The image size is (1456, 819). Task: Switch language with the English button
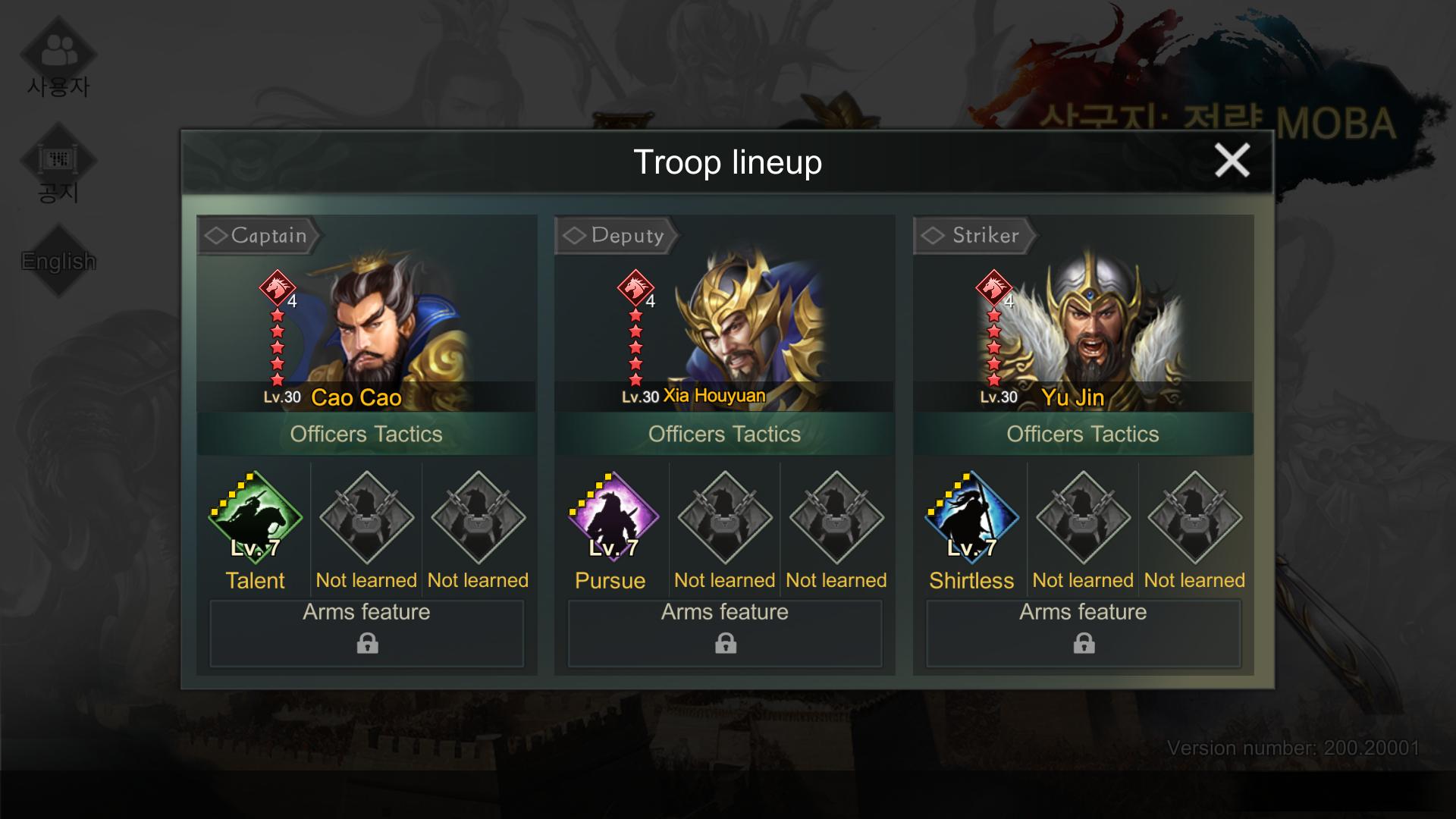click(x=58, y=261)
